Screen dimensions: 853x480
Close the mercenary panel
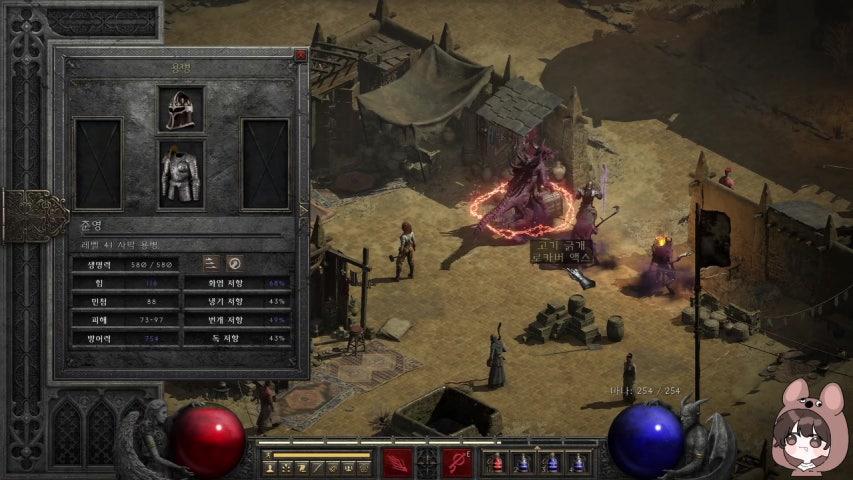[x=300, y=56]
